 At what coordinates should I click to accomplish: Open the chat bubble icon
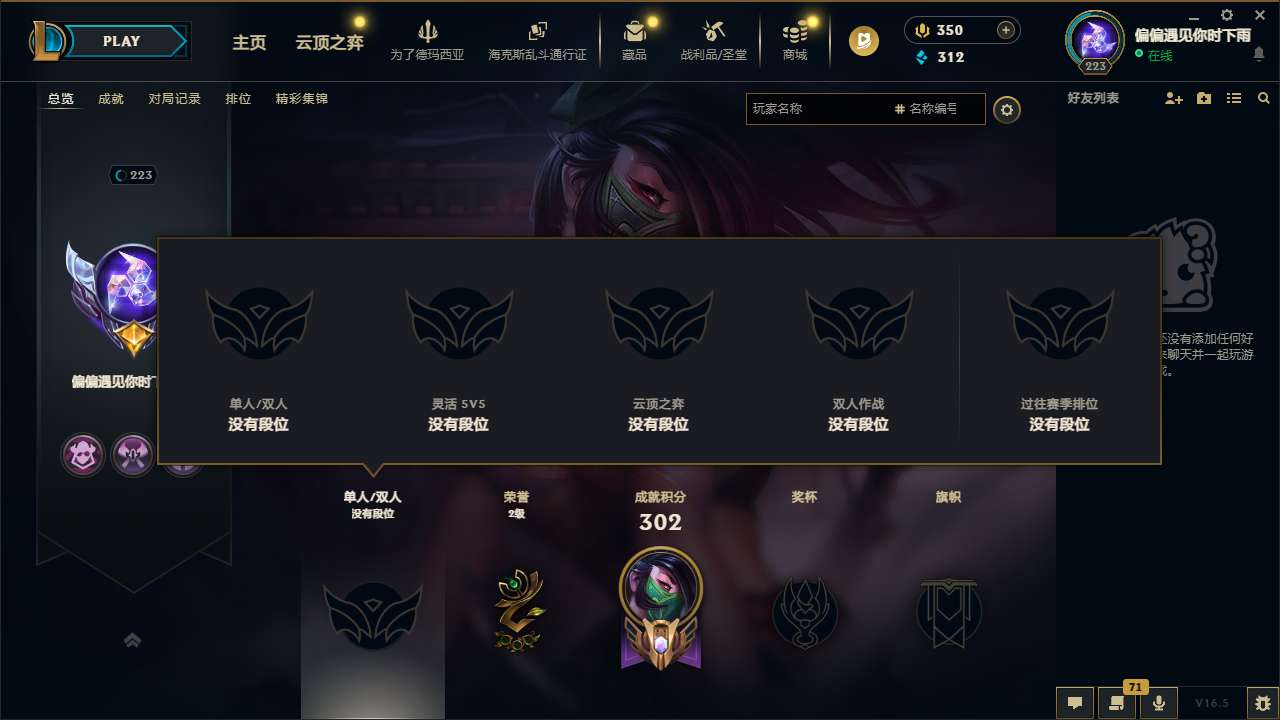pyautogui.click(x=1074, y=703)
